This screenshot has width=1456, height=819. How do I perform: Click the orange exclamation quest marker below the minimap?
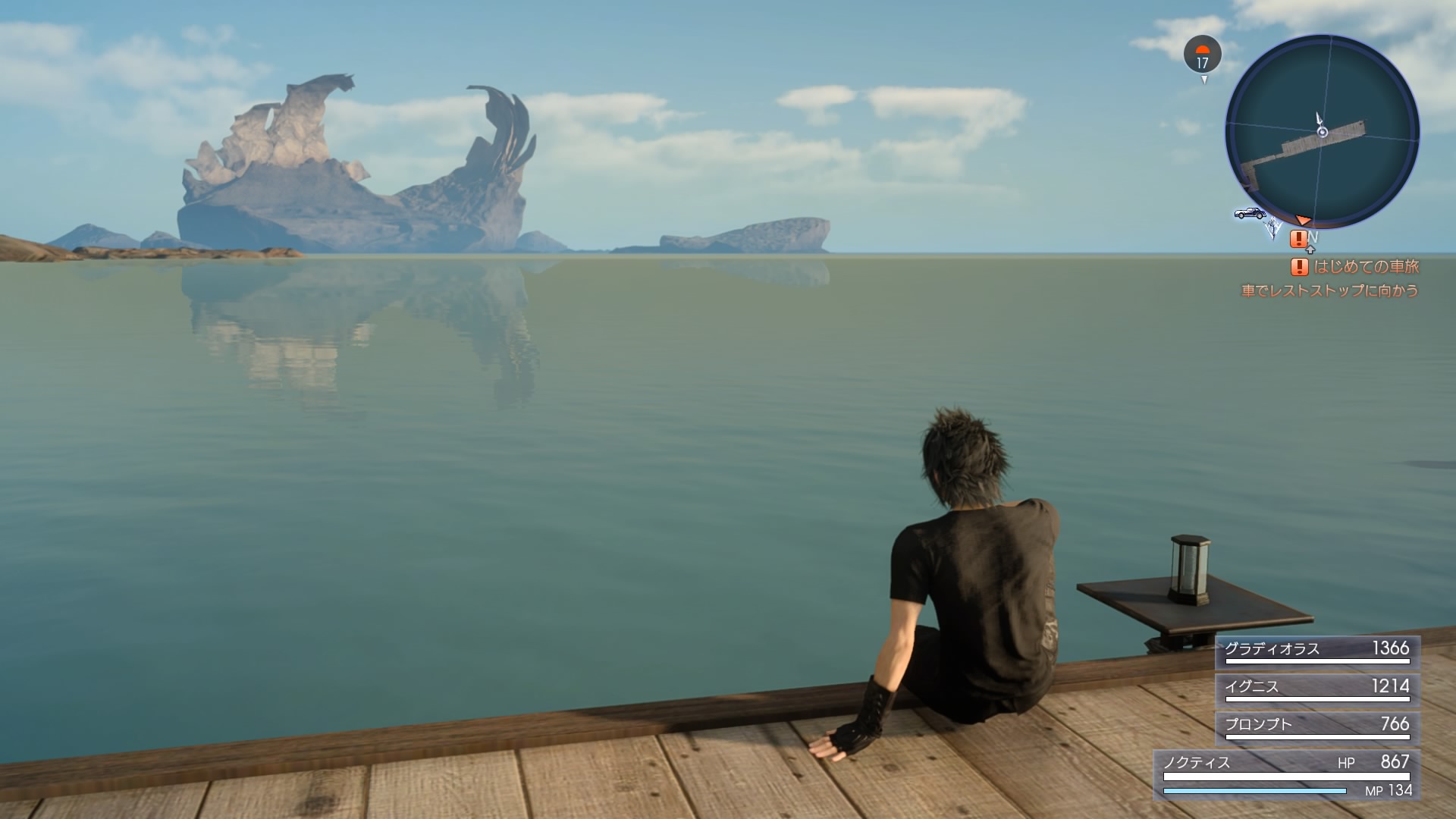[x=1298, y=239]
